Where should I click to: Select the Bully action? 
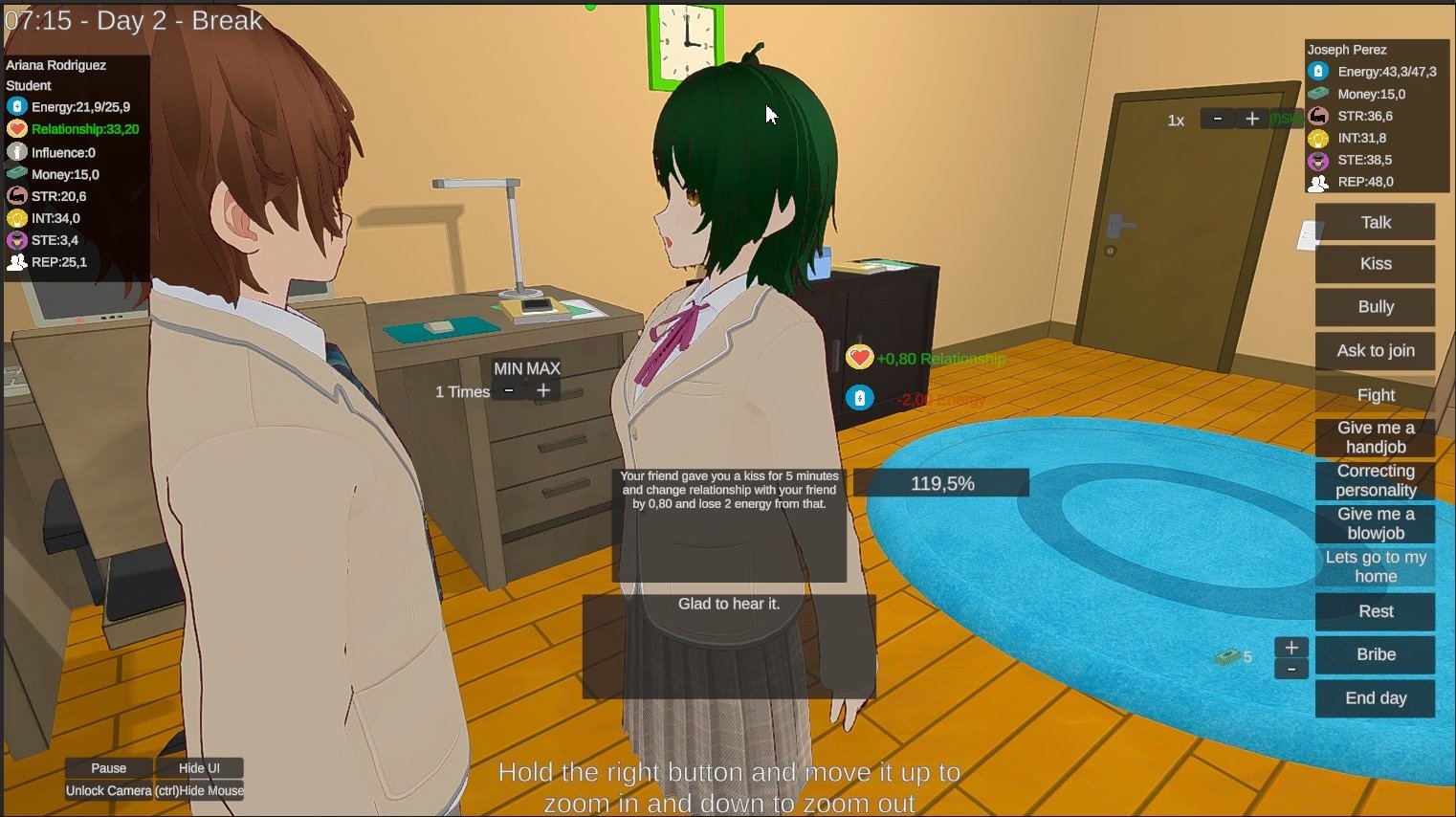tap(1375, 307)
